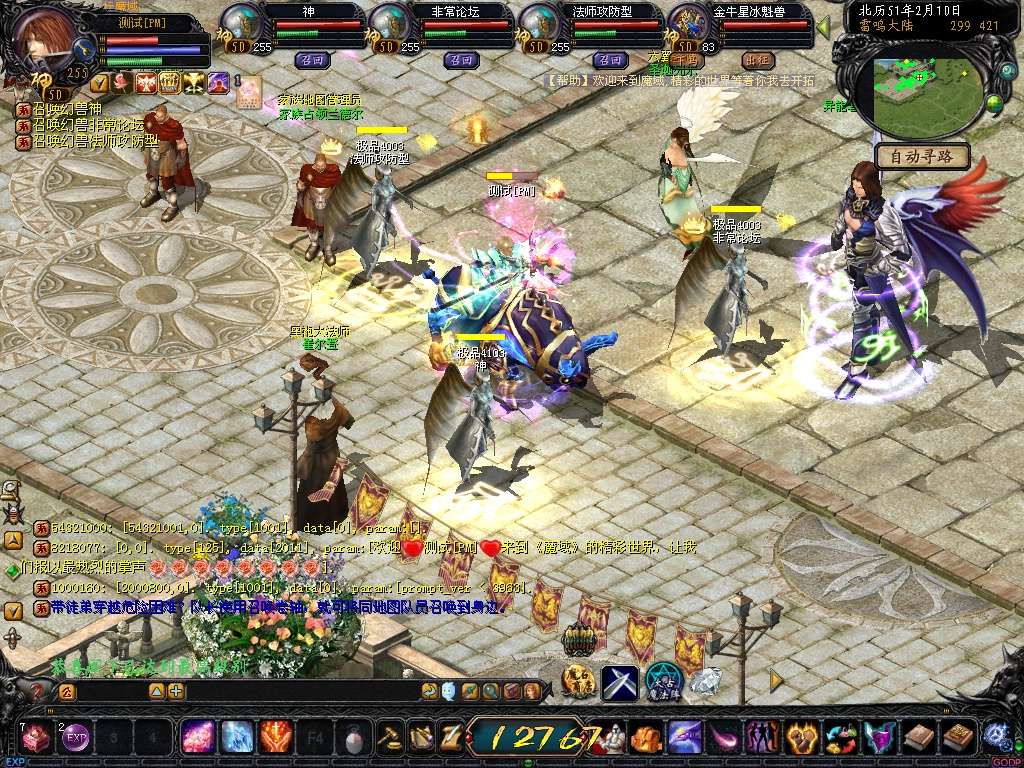Activate the crossed swords skill icon
The height and width of the screenshot is (768, 1024).
tap(619, 682)
